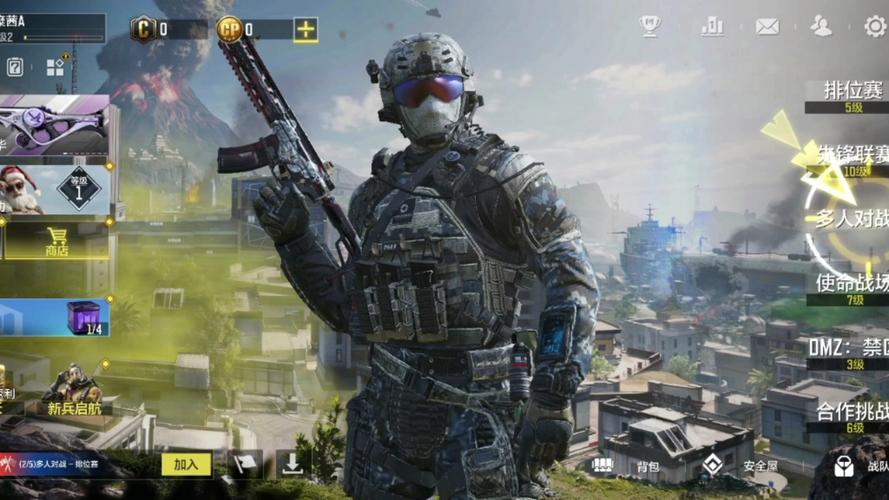The height and width of the screenshot is (500, 889).
Task: Join the match with yellow 加入 button
Action: tap(186, 464)
